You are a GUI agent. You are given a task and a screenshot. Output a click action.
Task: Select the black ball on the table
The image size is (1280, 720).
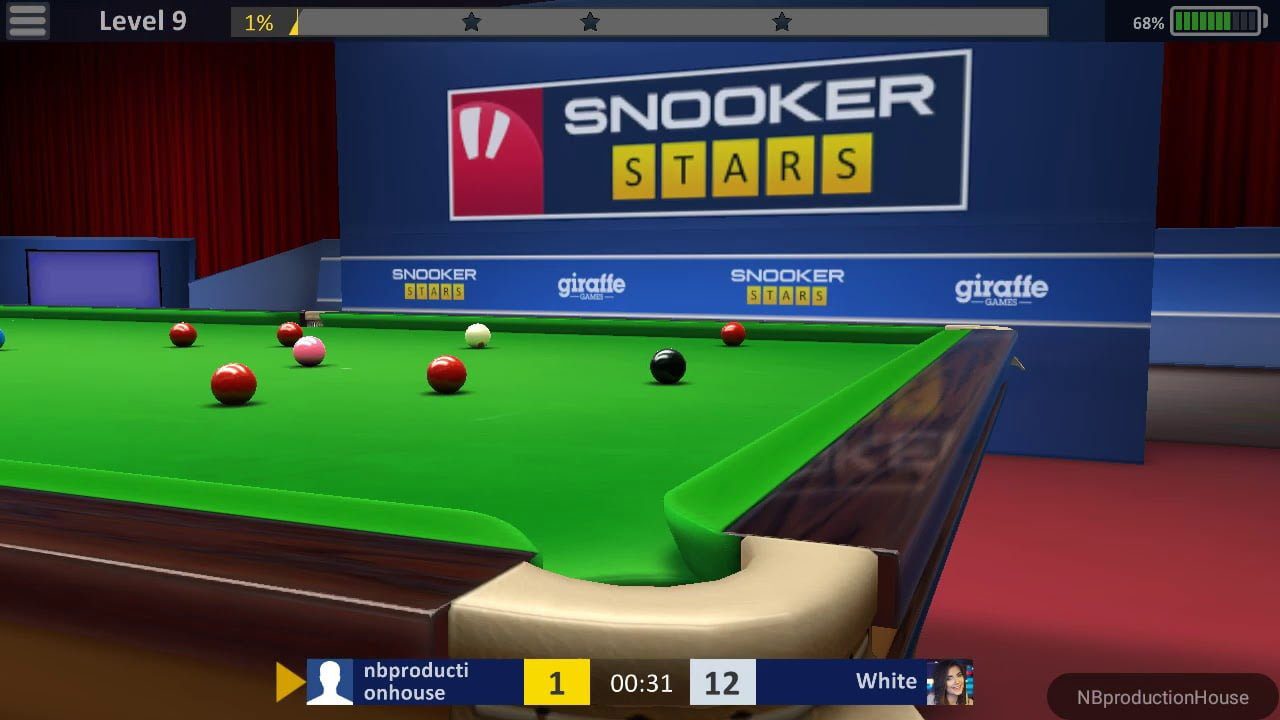tap(666, 366)
